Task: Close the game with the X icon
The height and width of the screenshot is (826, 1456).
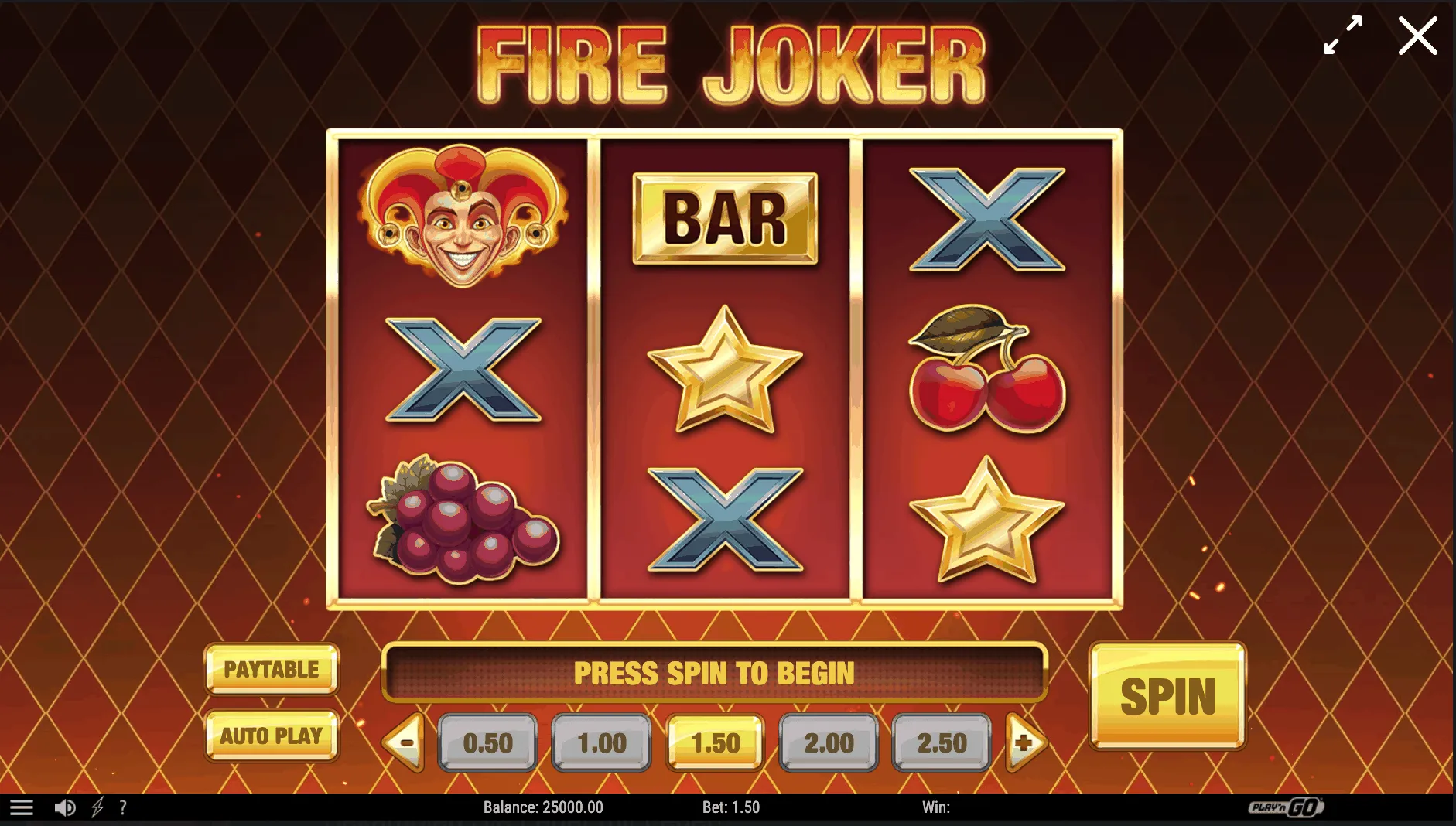Action: pyautogui.click(x=1417, y=36)
